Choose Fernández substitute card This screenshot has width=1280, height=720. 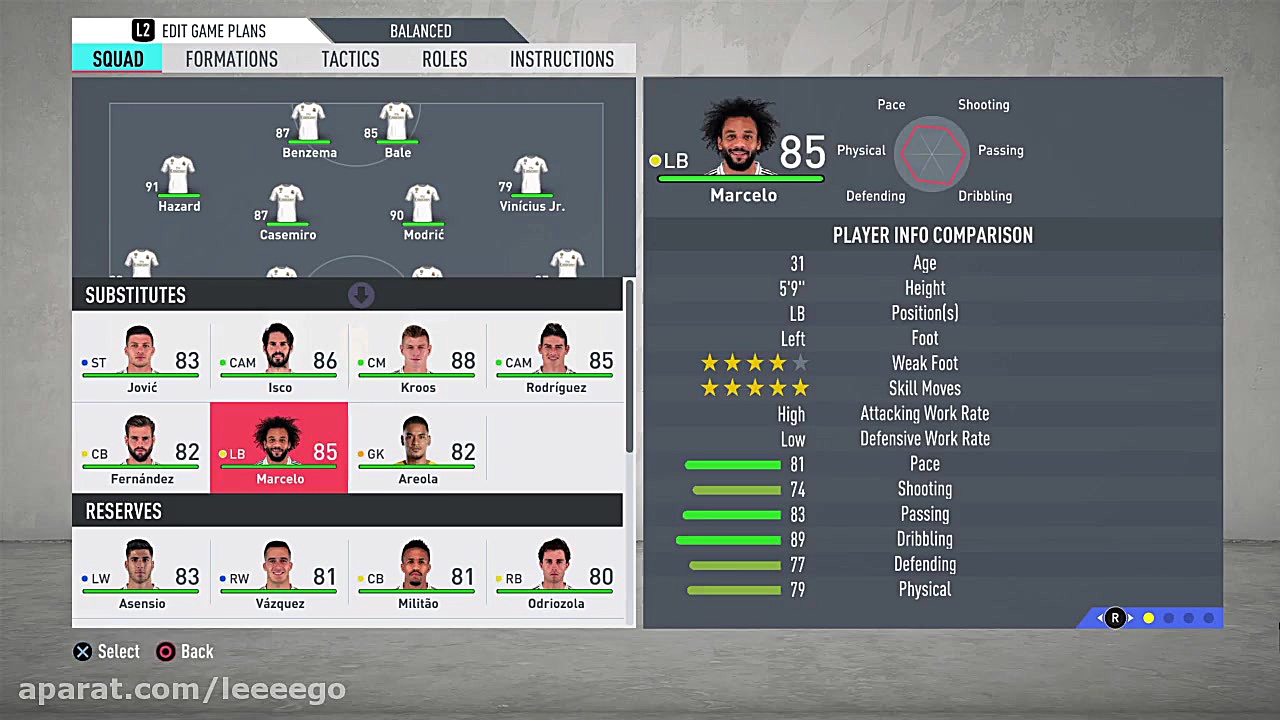click(x=141, y=449)
